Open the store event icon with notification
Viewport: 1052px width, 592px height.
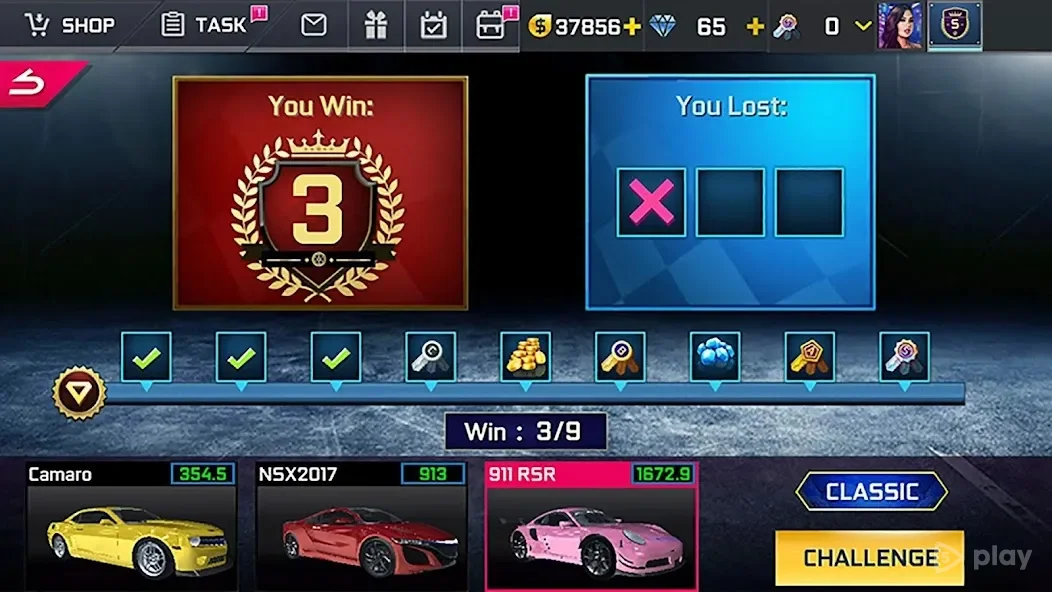[492, 25]
